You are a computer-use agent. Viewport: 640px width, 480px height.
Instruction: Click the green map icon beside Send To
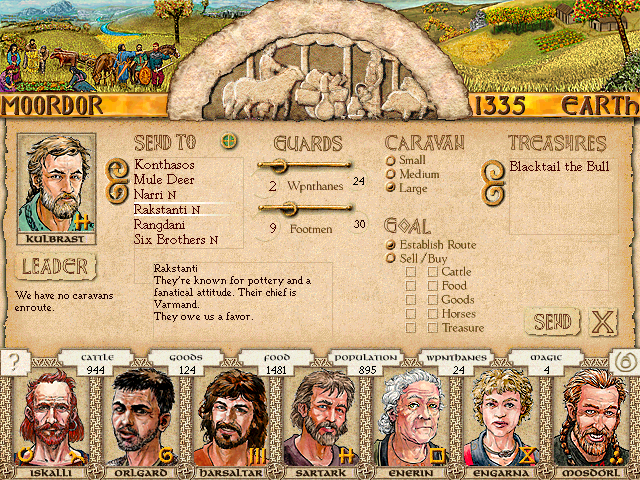[229, 141]
